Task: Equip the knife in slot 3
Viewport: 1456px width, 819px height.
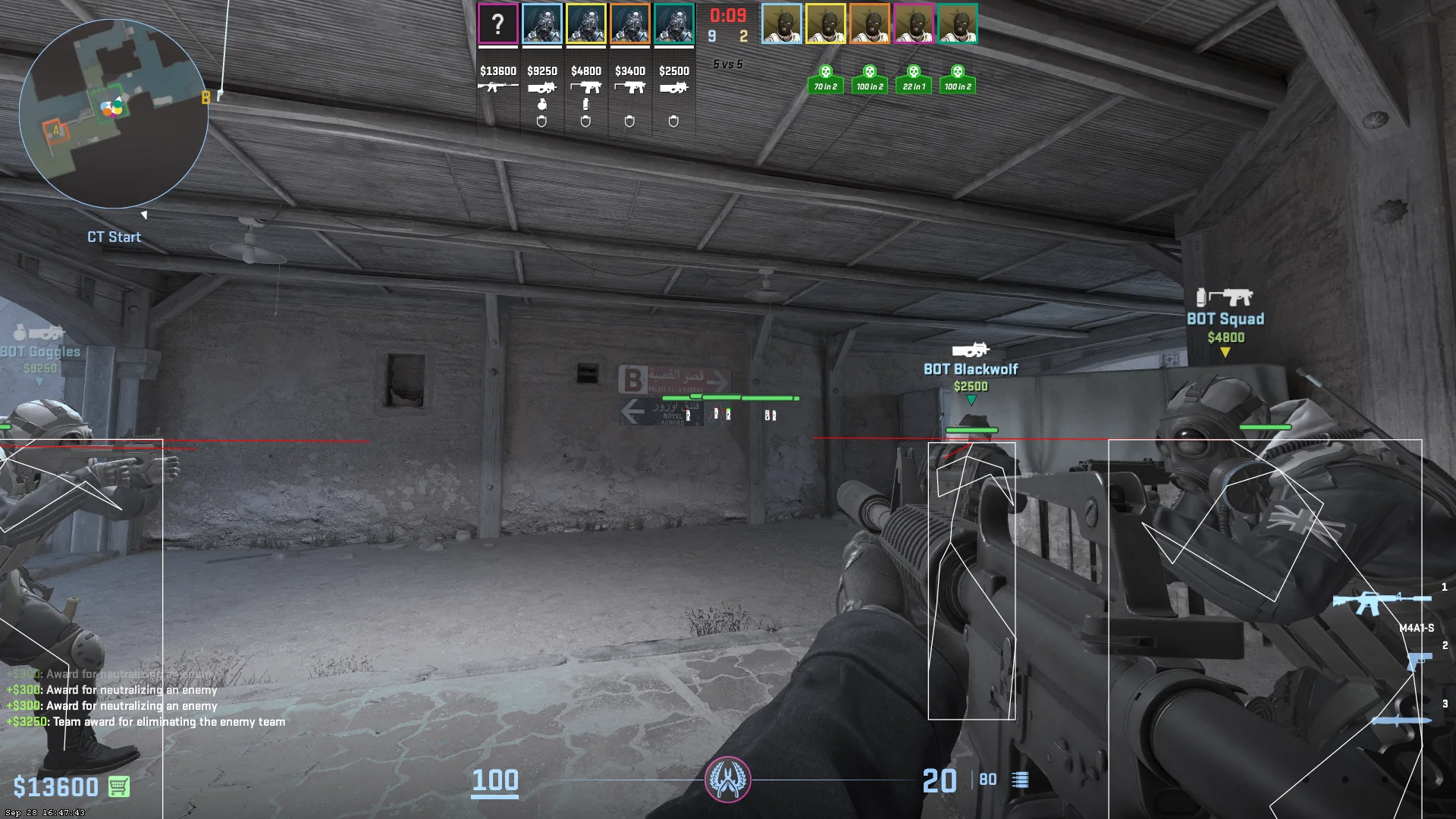Action: (1401, 720)
